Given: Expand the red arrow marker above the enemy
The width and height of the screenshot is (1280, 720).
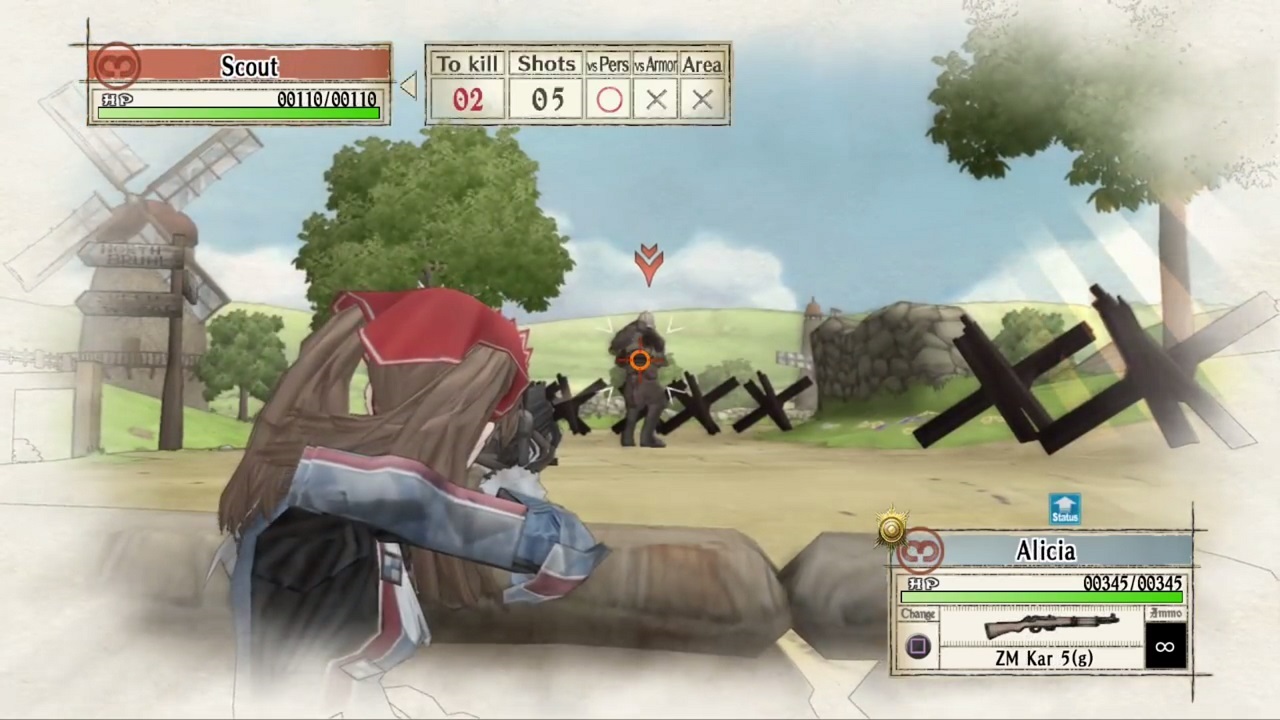Looking at the screenshot, I should 648,263.
